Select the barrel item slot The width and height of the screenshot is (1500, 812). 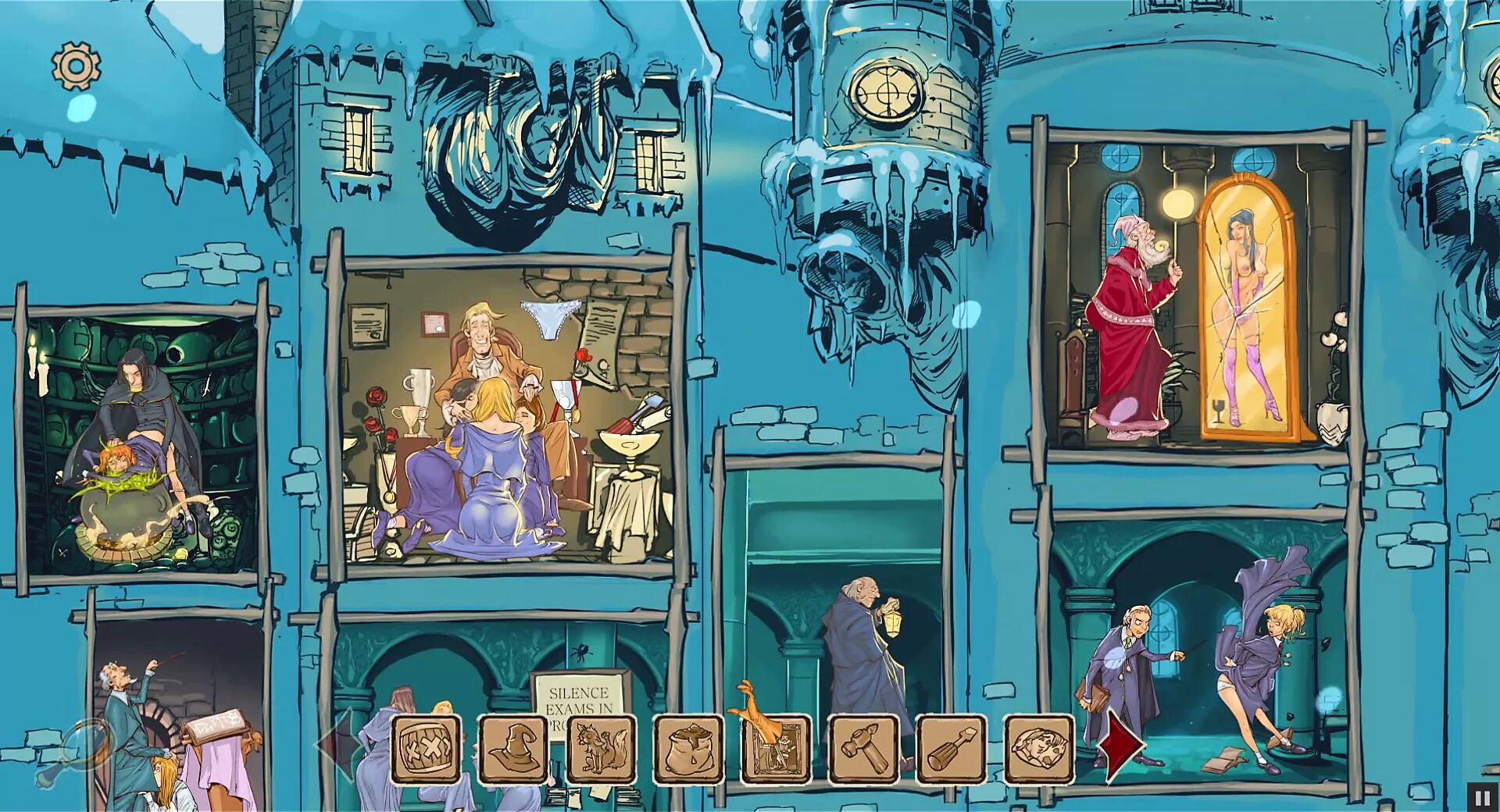click(426, 750)
